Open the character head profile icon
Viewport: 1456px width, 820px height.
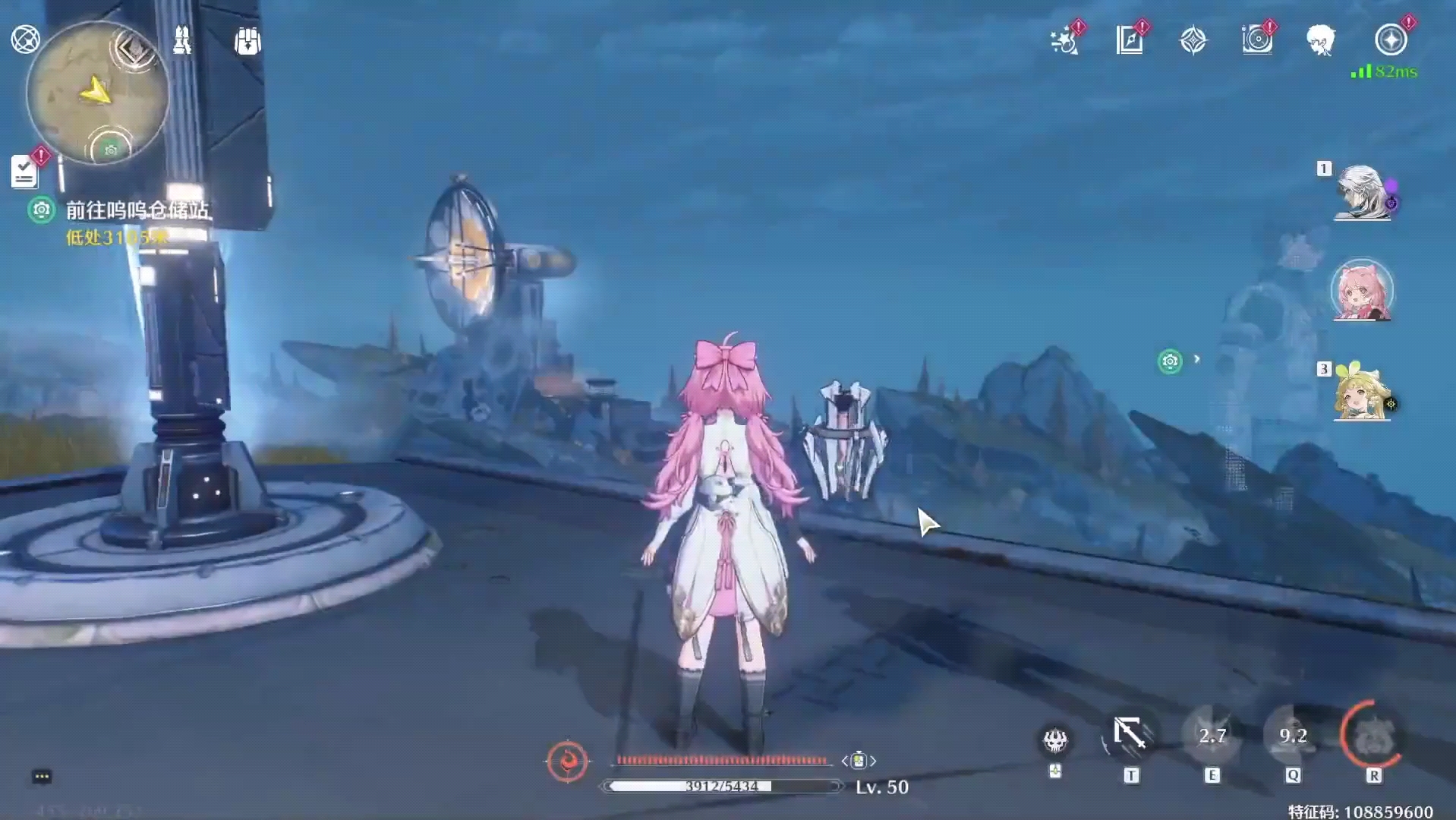[x=1321, y=40]
